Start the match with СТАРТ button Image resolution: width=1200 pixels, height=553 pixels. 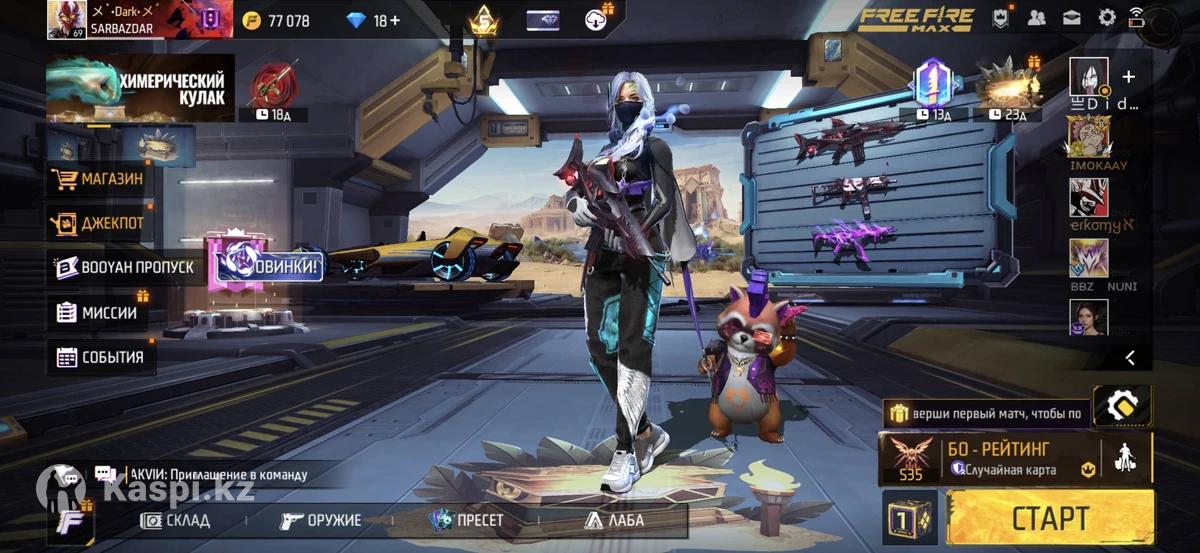point(1050,517)
